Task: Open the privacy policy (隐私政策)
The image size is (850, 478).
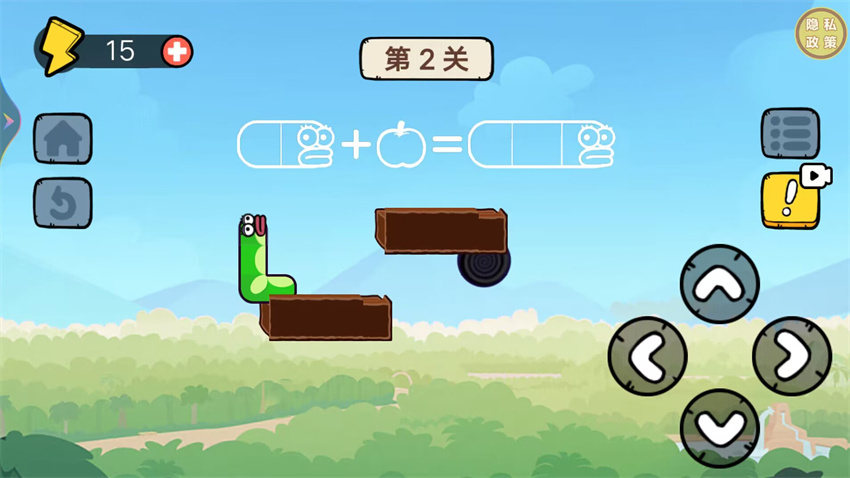Action: coord(820,34)
